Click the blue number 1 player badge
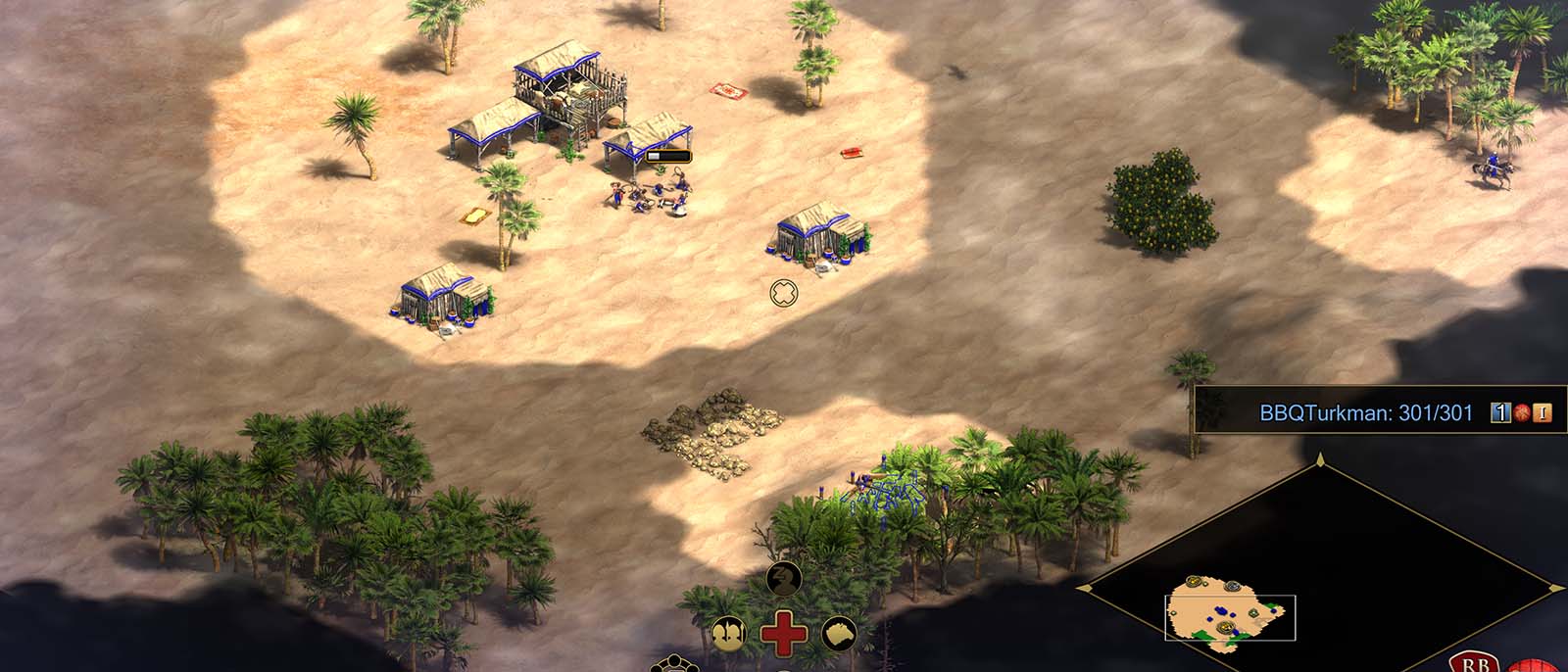1568x672 pixels. (1499, 413)
